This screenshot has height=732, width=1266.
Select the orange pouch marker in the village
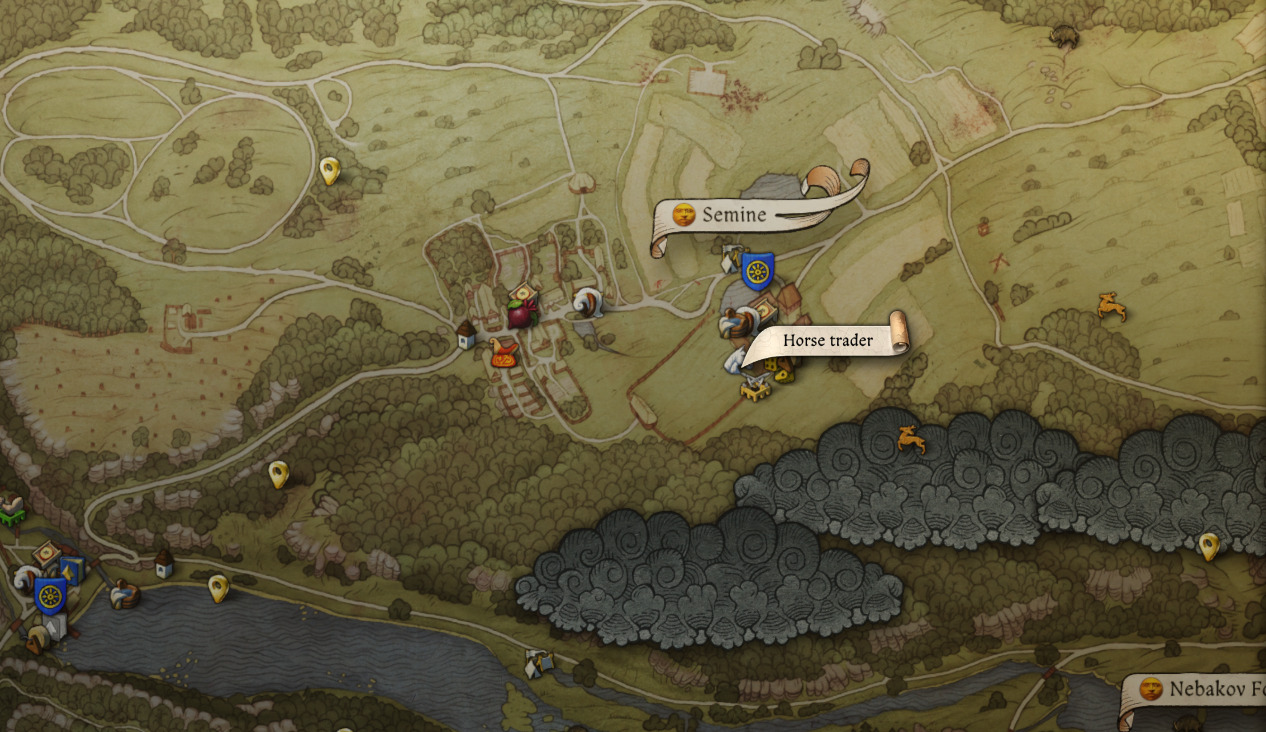pyautogui.click(x=504, y=352)
